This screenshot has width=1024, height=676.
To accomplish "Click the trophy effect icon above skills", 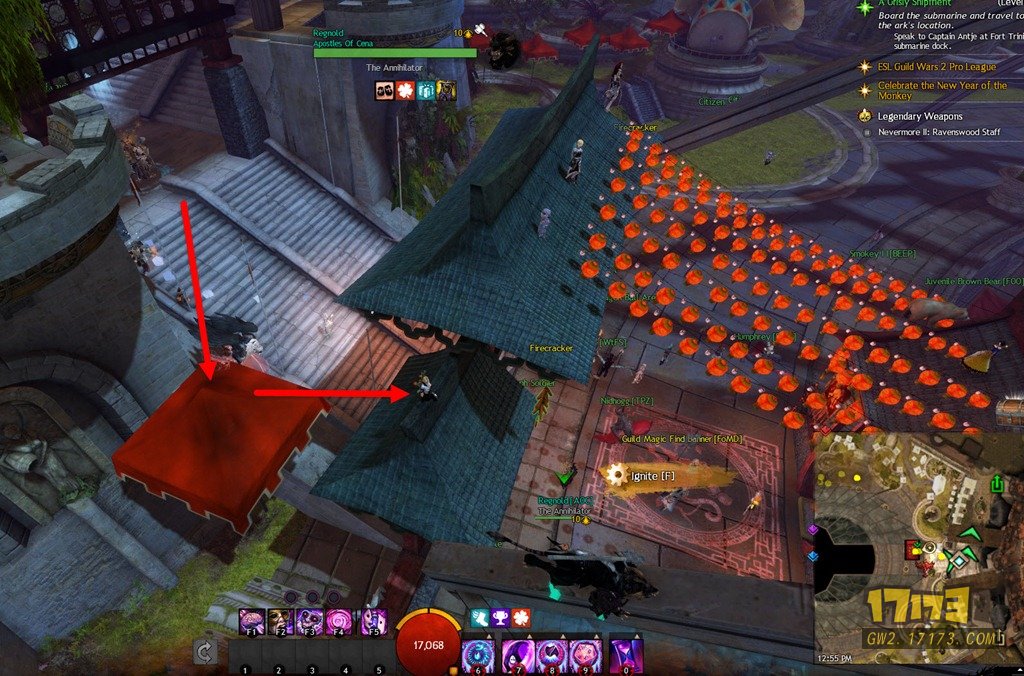I will [502, 619].
